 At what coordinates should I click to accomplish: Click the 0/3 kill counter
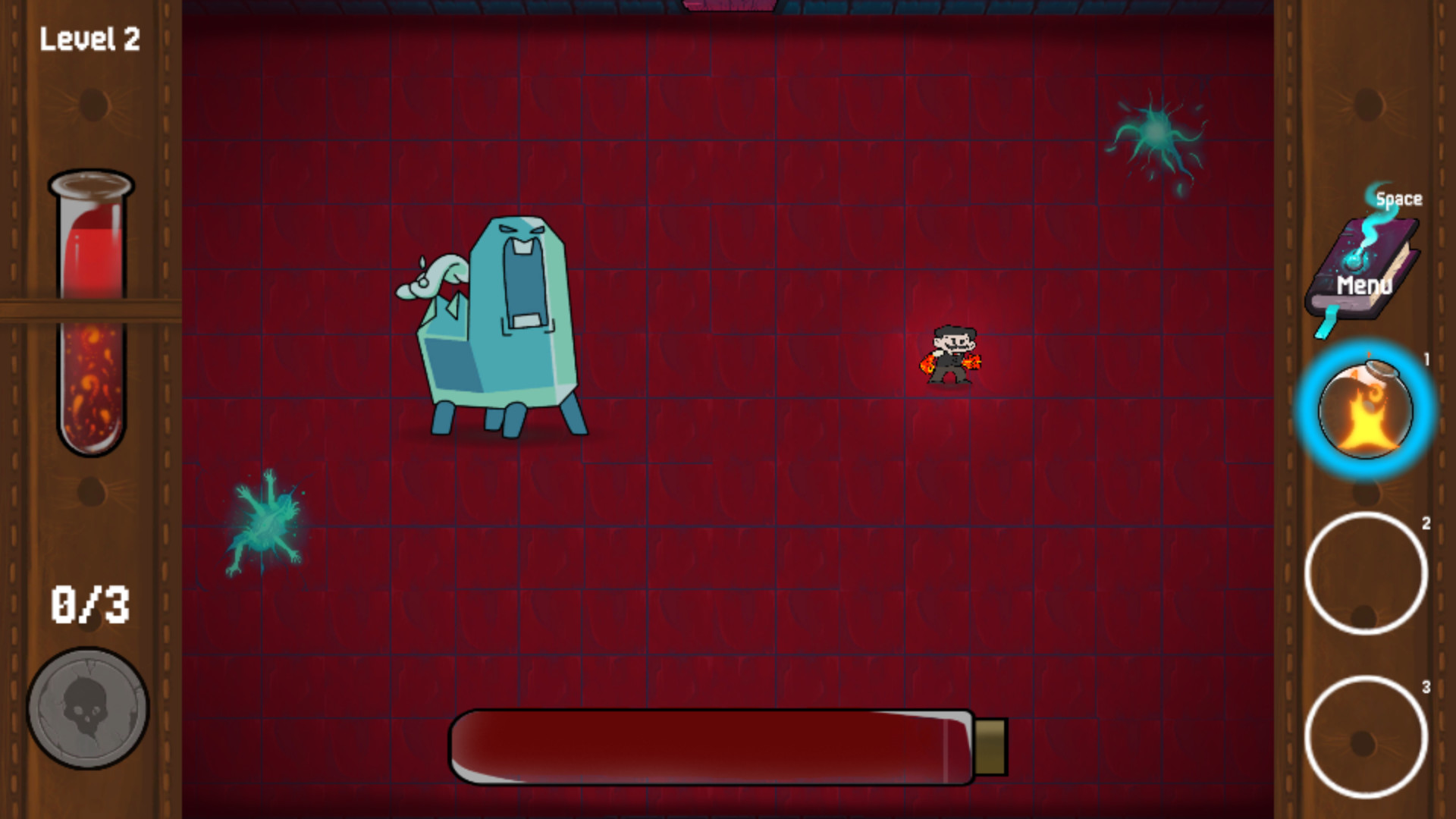pyautogui.click(x=91, y=604)
